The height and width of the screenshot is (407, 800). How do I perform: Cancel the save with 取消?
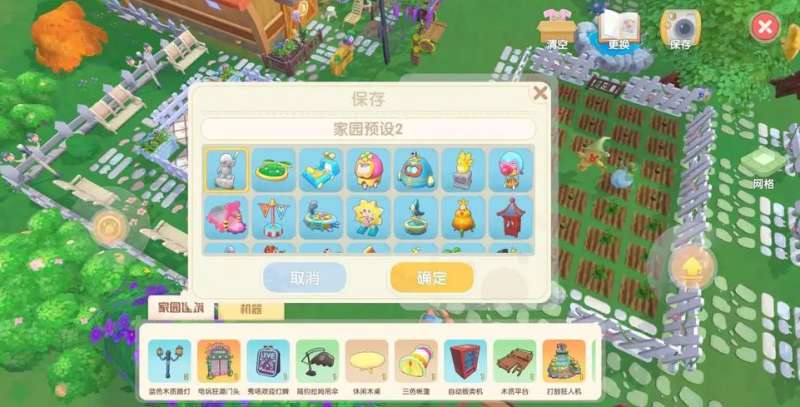click(304, 277)
